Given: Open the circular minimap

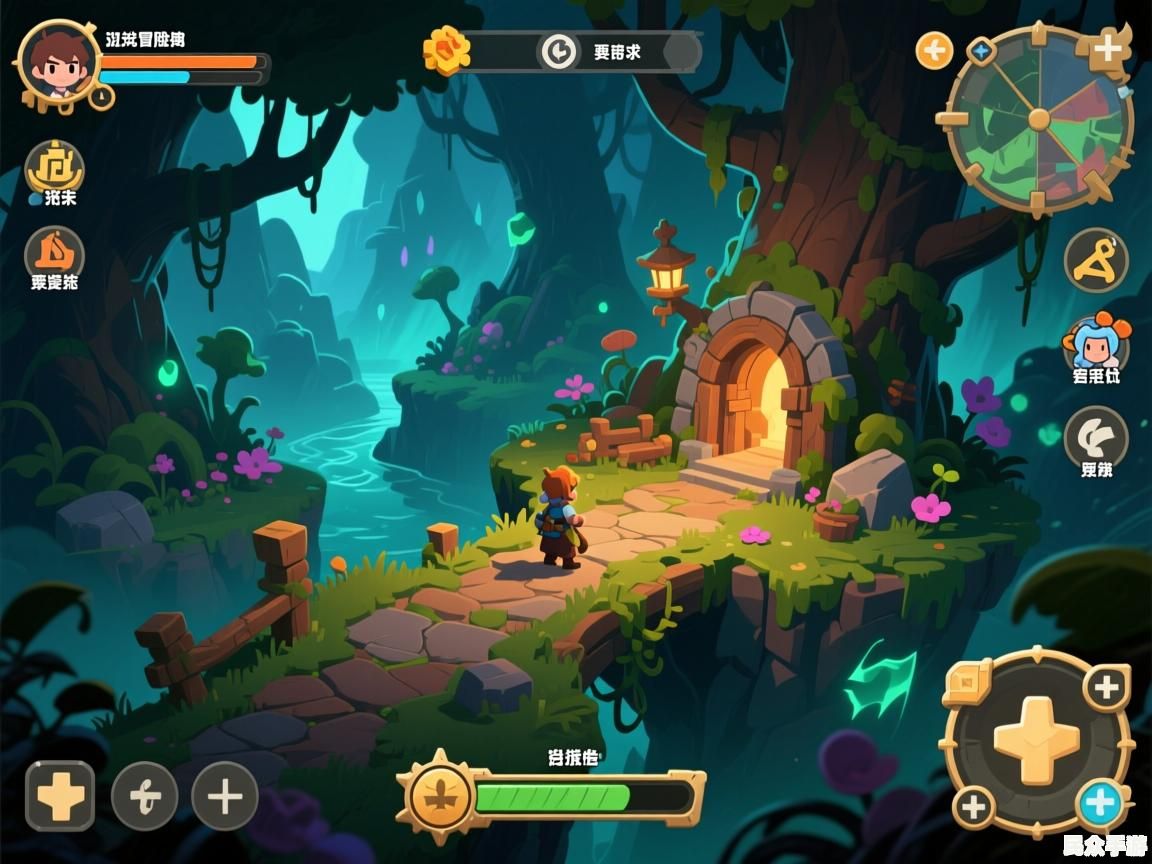Looking at the screenshot, I should (1039, 121).
